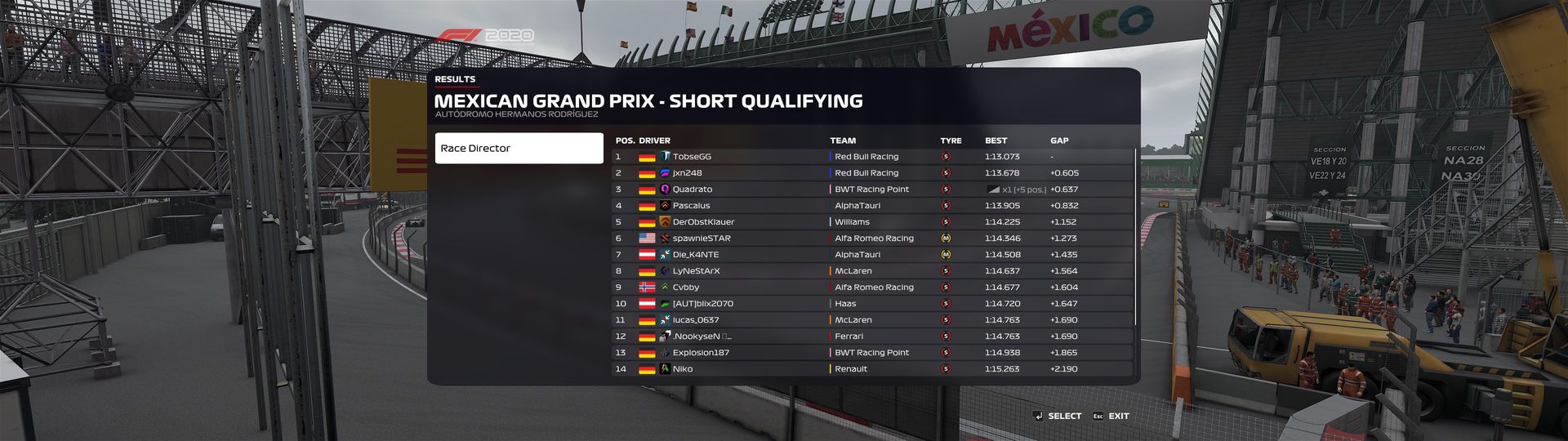This screenshot has height=441, width=1568.
Task: Pick Niko's Renault row
Action: pos(871,369)
